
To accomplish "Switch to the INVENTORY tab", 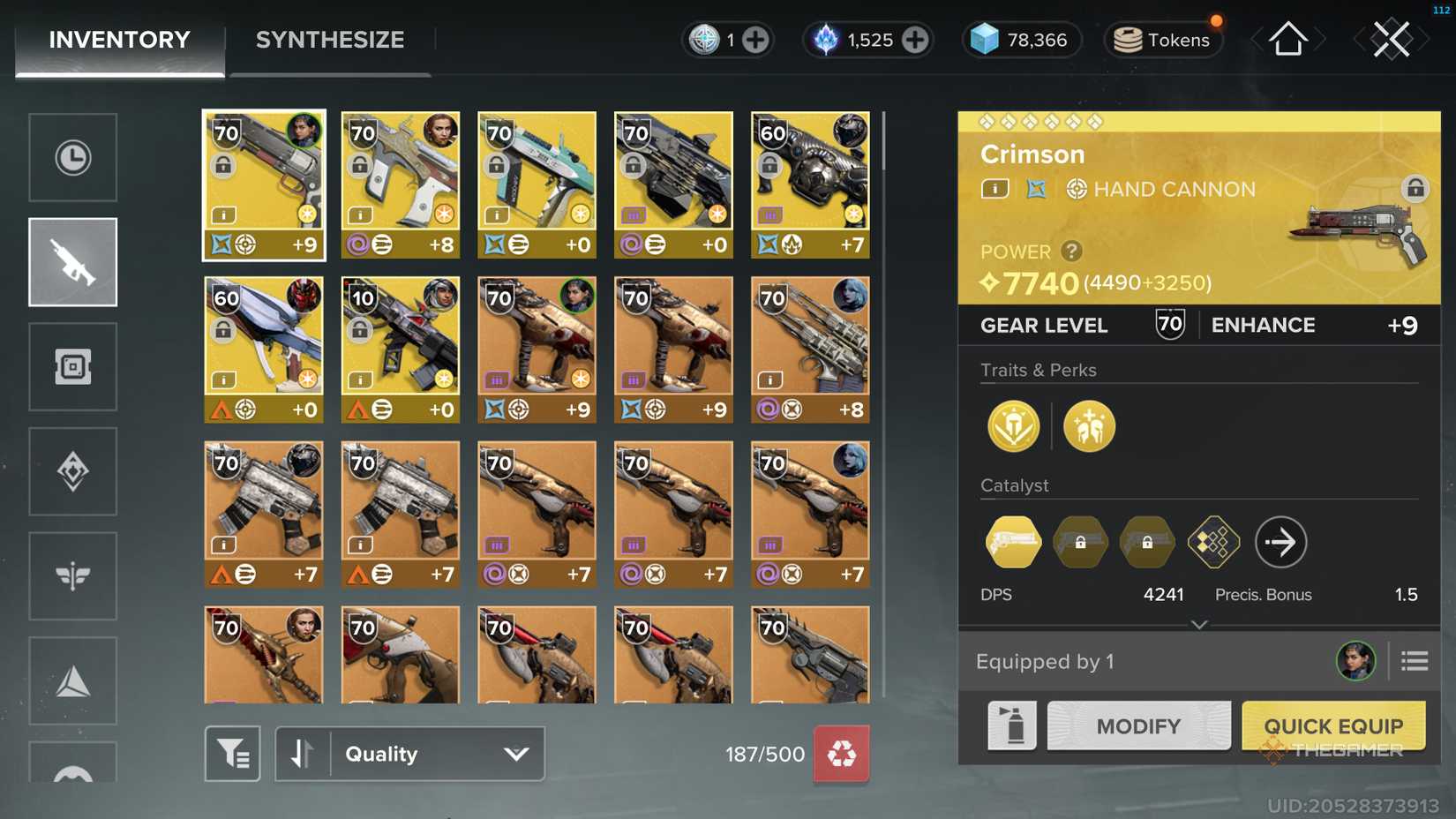I will [x=118, y=39].
